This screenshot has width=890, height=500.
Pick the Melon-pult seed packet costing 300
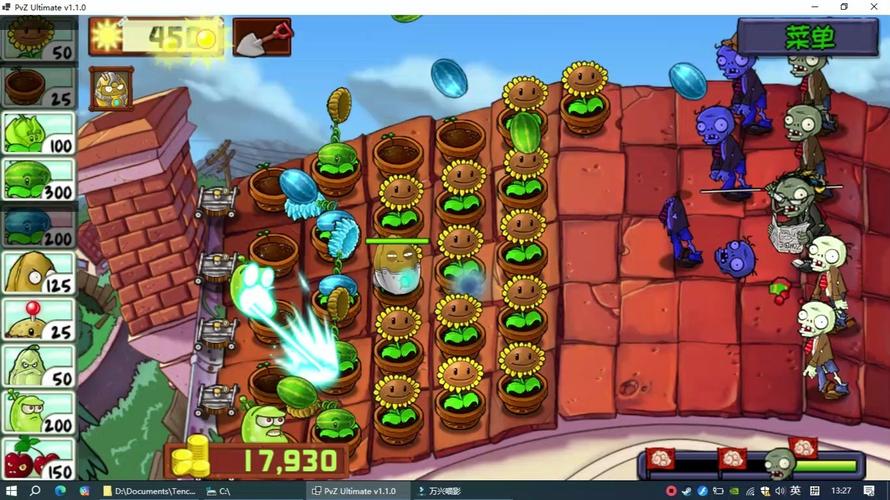coord(39,180)
